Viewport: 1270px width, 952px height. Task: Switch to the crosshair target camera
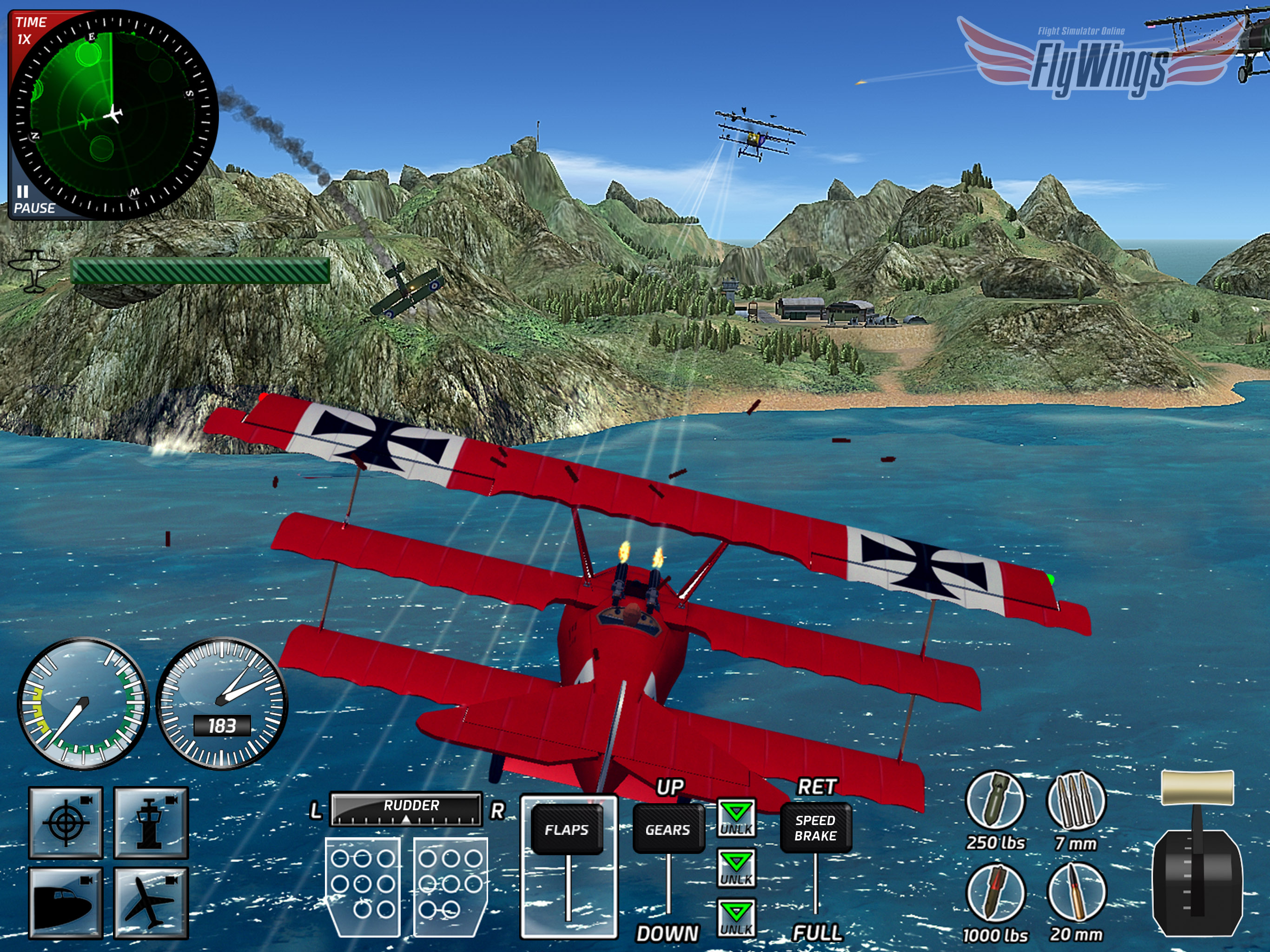coord(66,822)
